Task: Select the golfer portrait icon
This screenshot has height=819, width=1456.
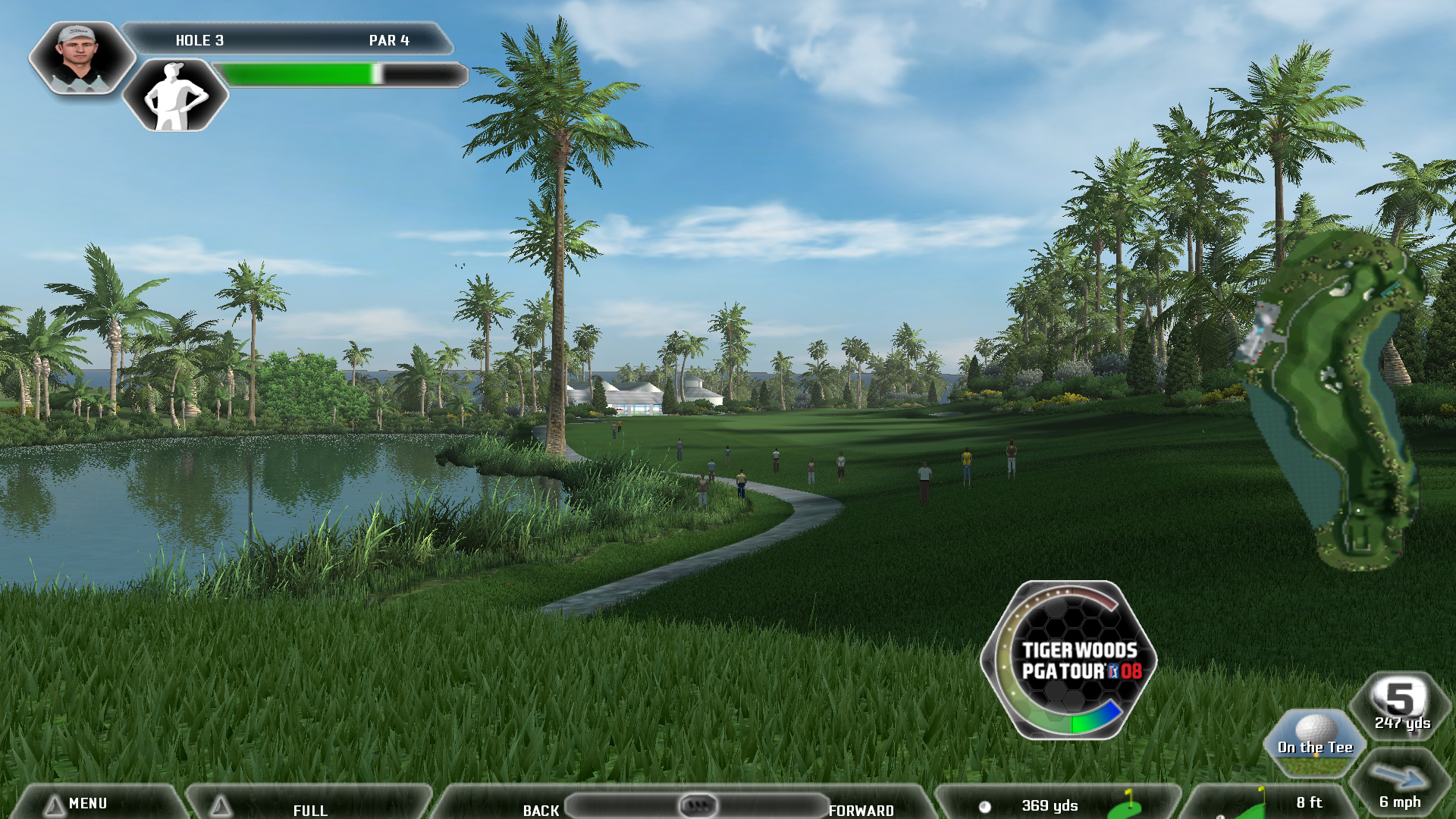Action: coord(80,57)
